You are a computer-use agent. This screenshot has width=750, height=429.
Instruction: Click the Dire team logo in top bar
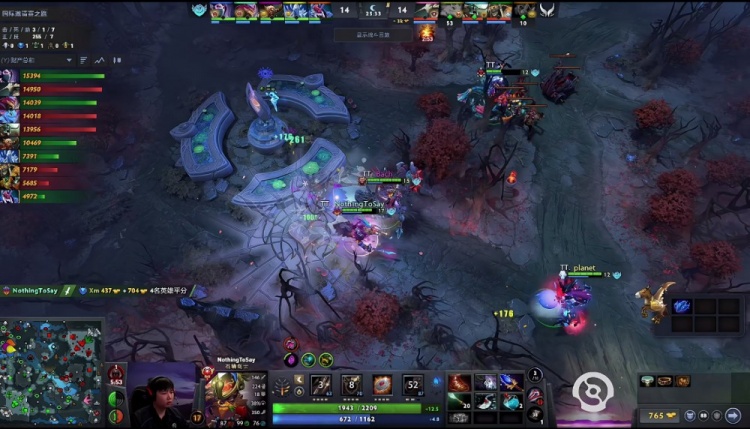click(548, 10)
